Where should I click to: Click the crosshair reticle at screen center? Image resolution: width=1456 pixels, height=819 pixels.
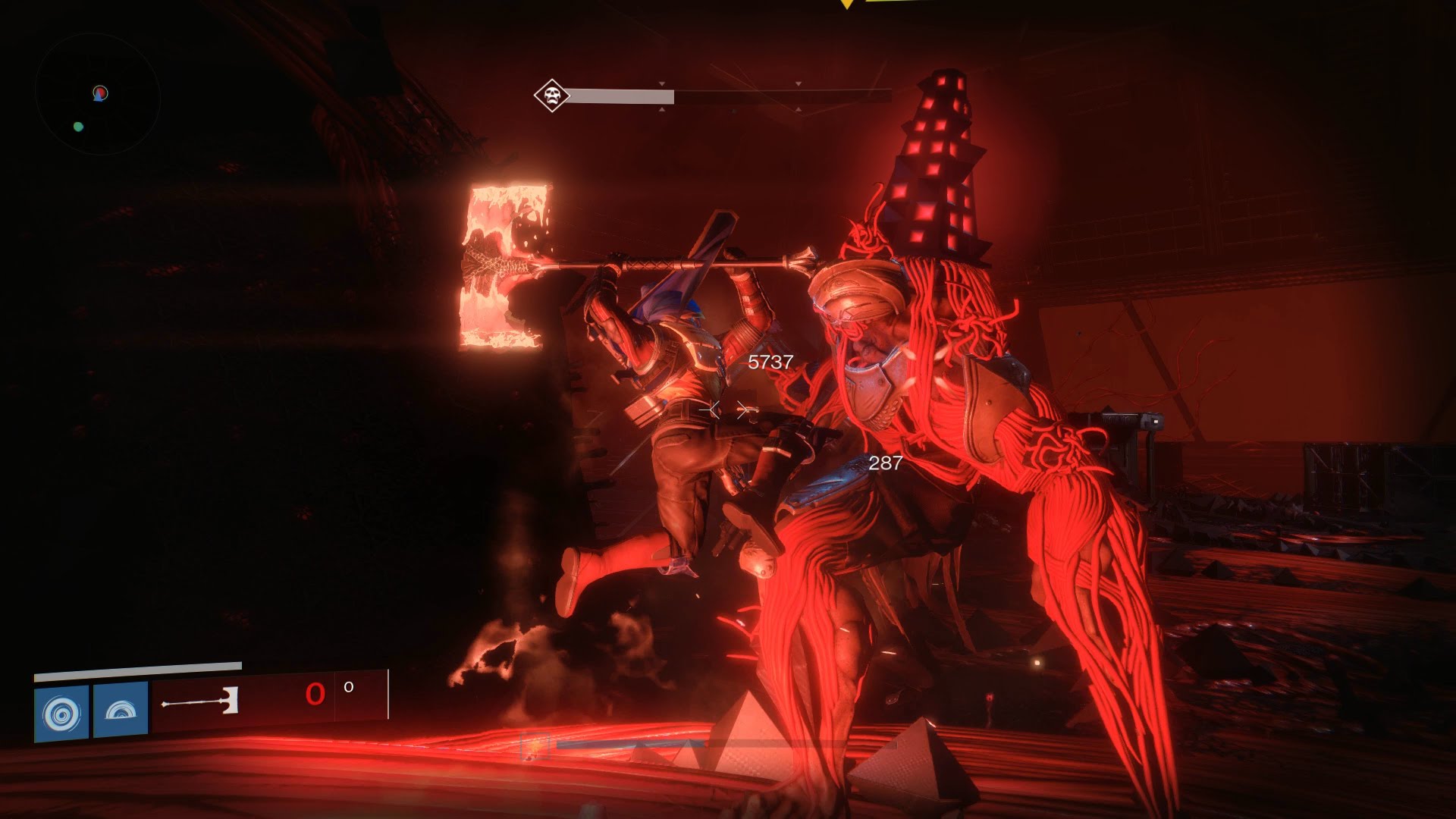click(x=728, y=409)
